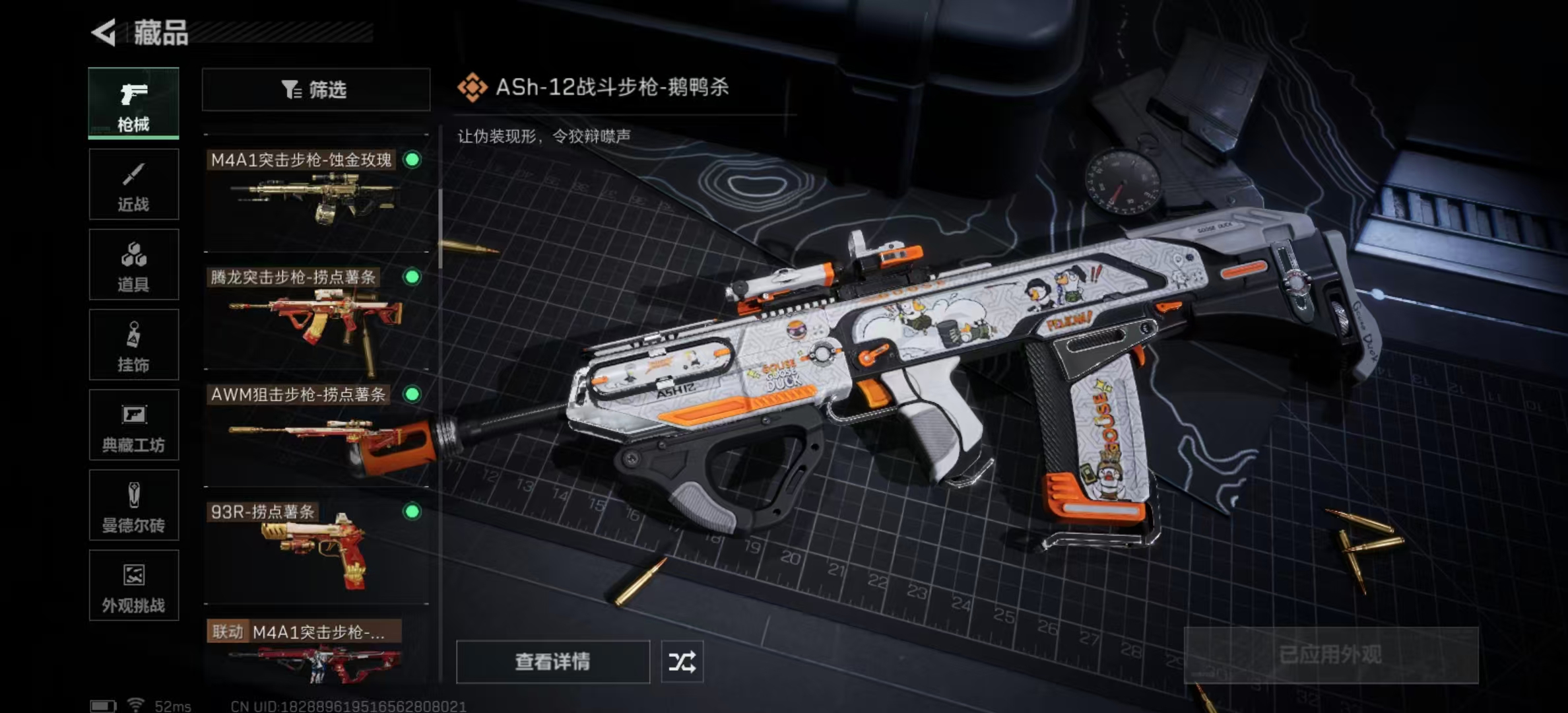Switch to the 曼德尔砖 tab
This screenshot has width=1568, height=713.
(133, 506)
